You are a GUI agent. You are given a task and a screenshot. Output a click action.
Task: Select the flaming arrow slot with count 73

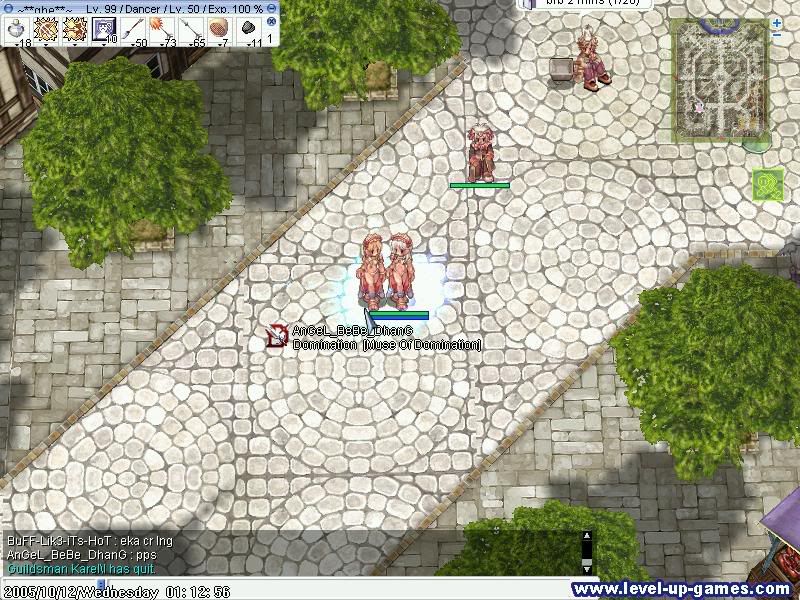point(161,28)
